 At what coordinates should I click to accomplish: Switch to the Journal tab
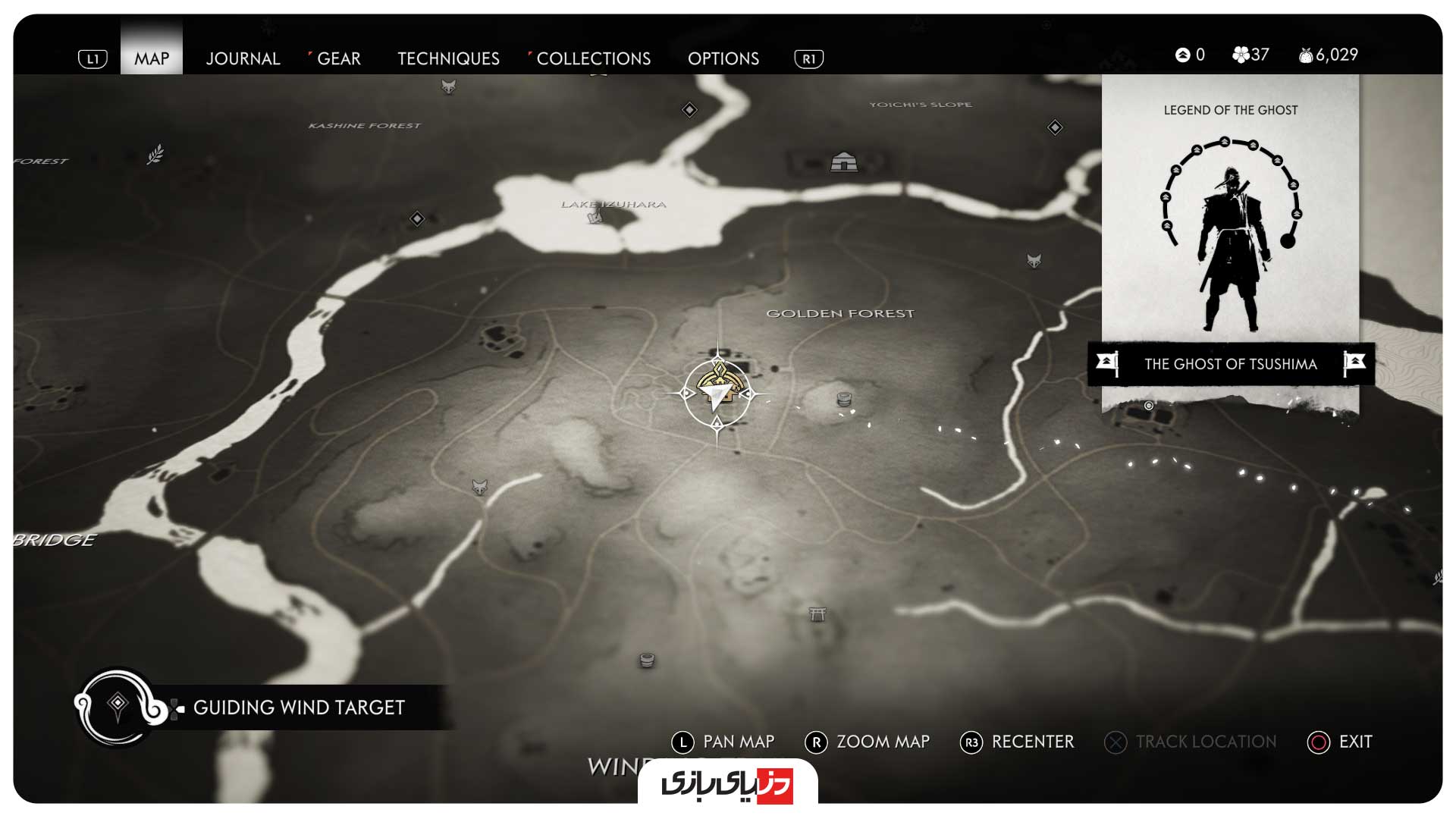point(243,58)
